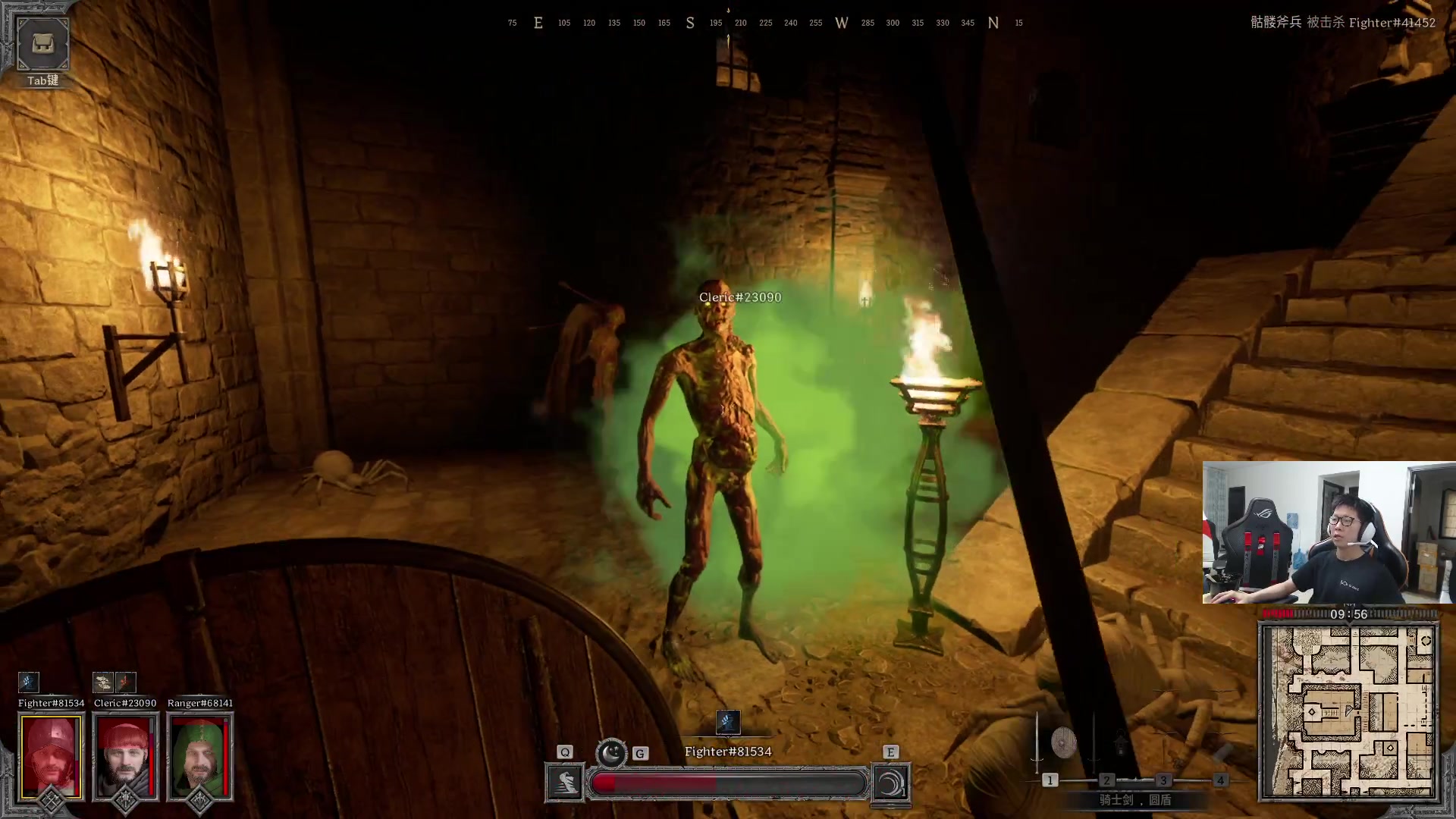The width and height of the screenshot is (1456, 819).
Task: Select the Cleric#23090 party portrait
Action: pos(125,757)
